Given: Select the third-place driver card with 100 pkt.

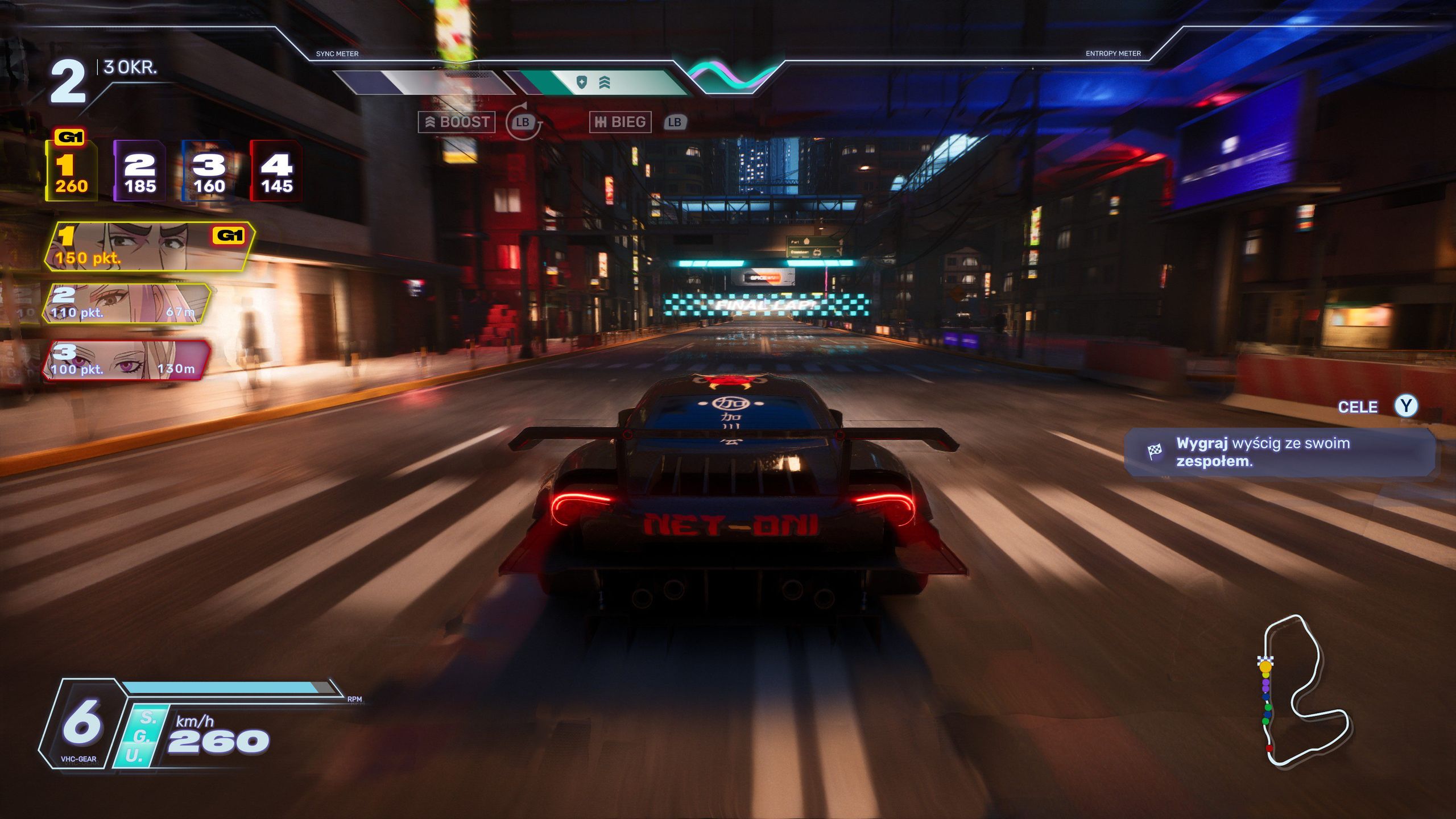Looking at the screenshot, I should tap(126, 361).
